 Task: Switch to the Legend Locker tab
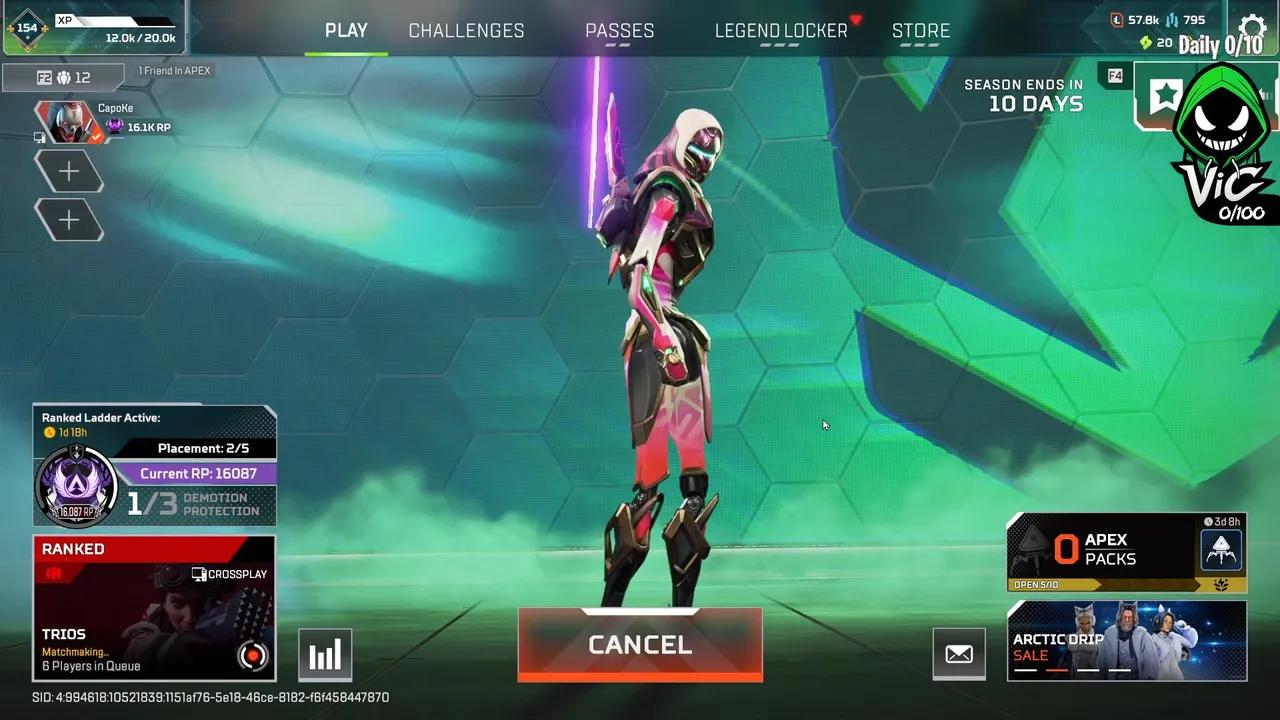tap(780, 30)
